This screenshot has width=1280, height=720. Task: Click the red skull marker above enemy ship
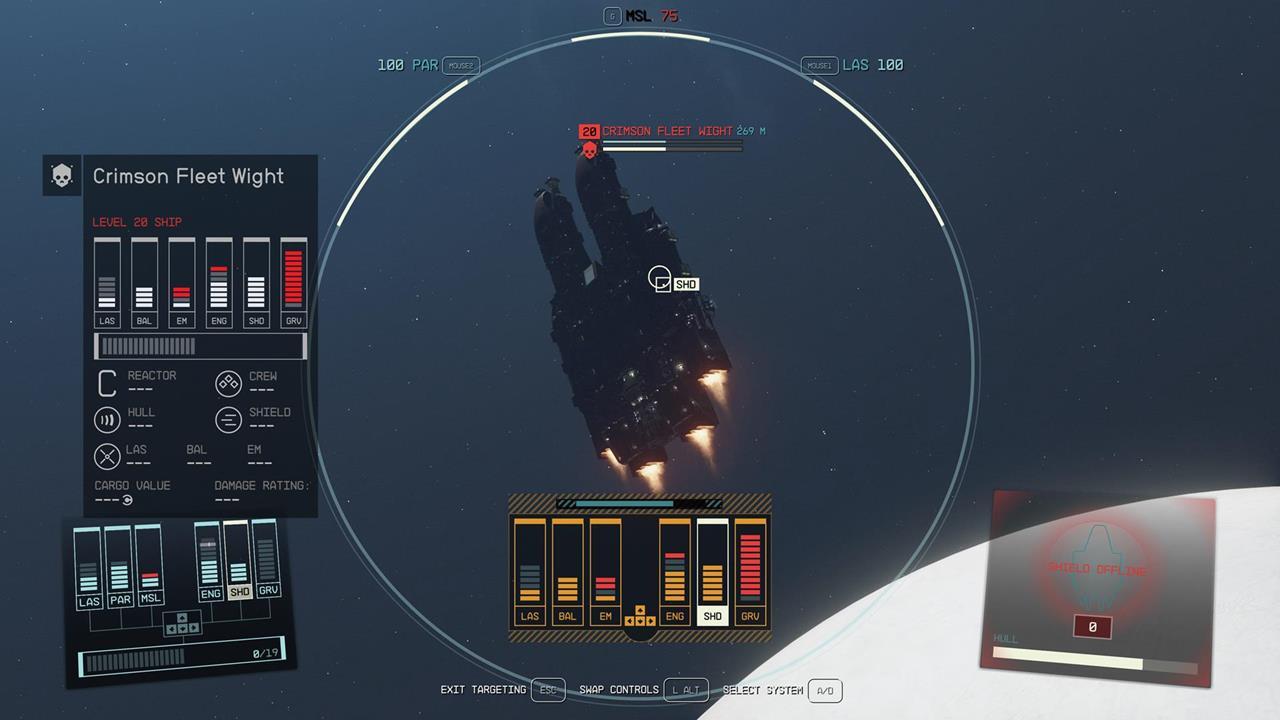point(589,150)
